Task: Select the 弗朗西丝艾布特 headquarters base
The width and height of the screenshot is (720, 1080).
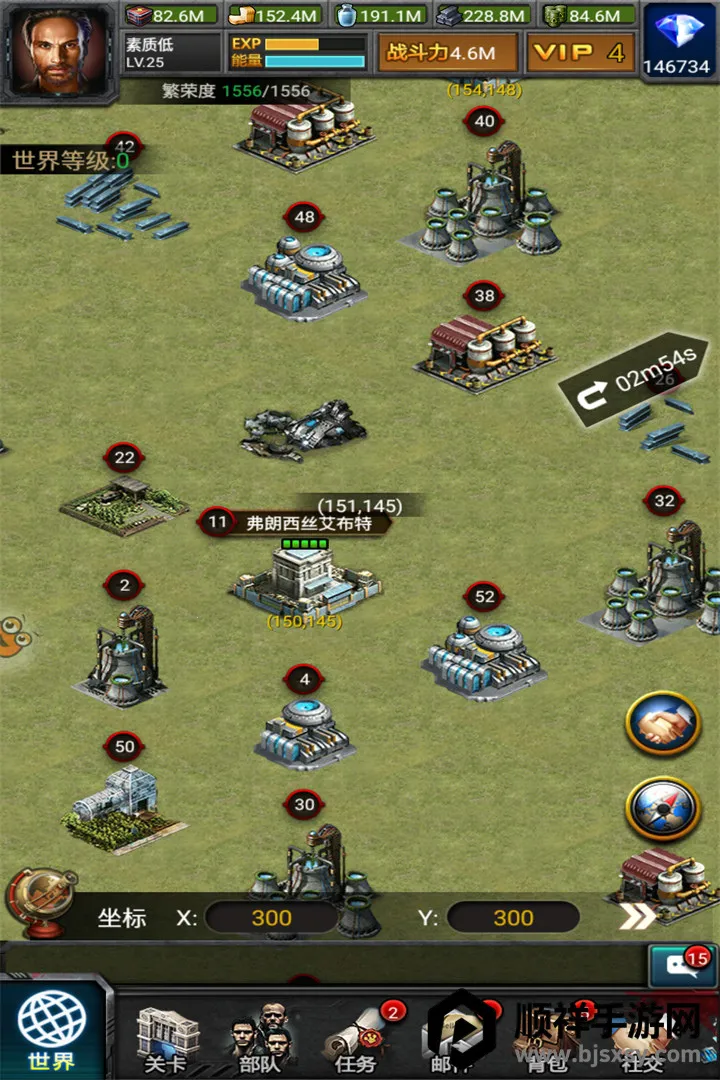Action: click(x=303, y=578)
